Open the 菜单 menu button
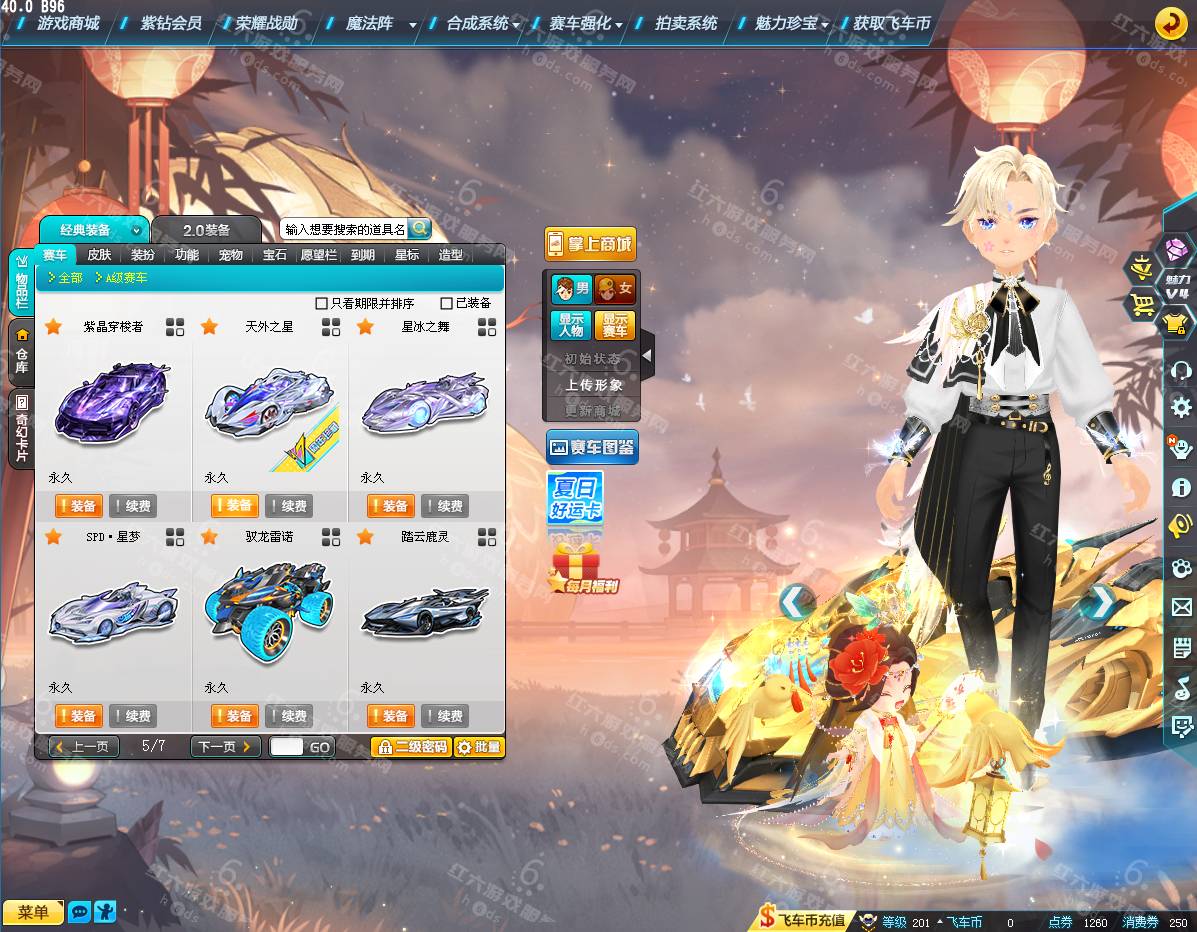Screen dimensions: 1197x932 pos(33,912)
